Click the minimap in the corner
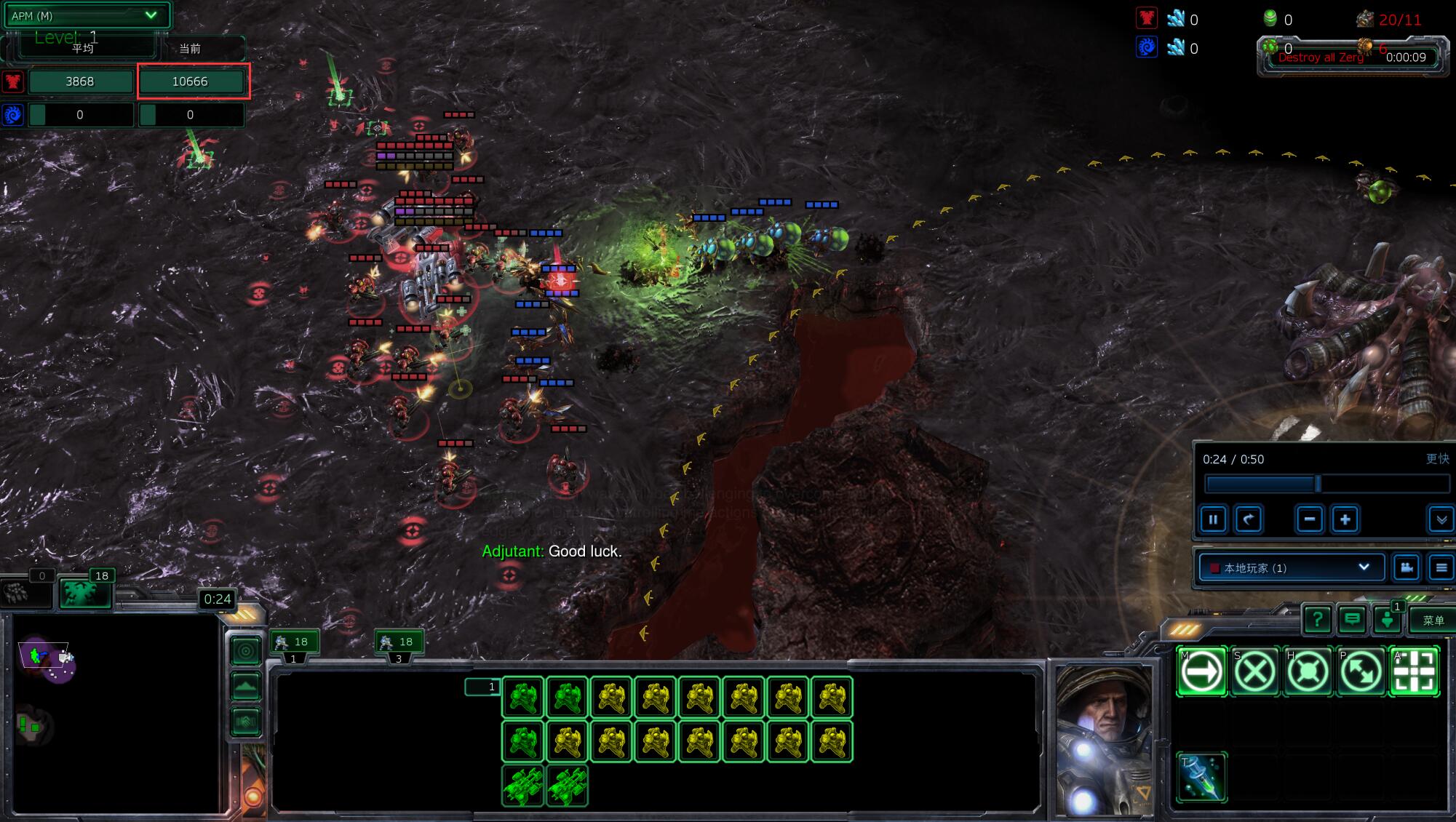The width and height of the screenshot is (1456, 822). 116,713
